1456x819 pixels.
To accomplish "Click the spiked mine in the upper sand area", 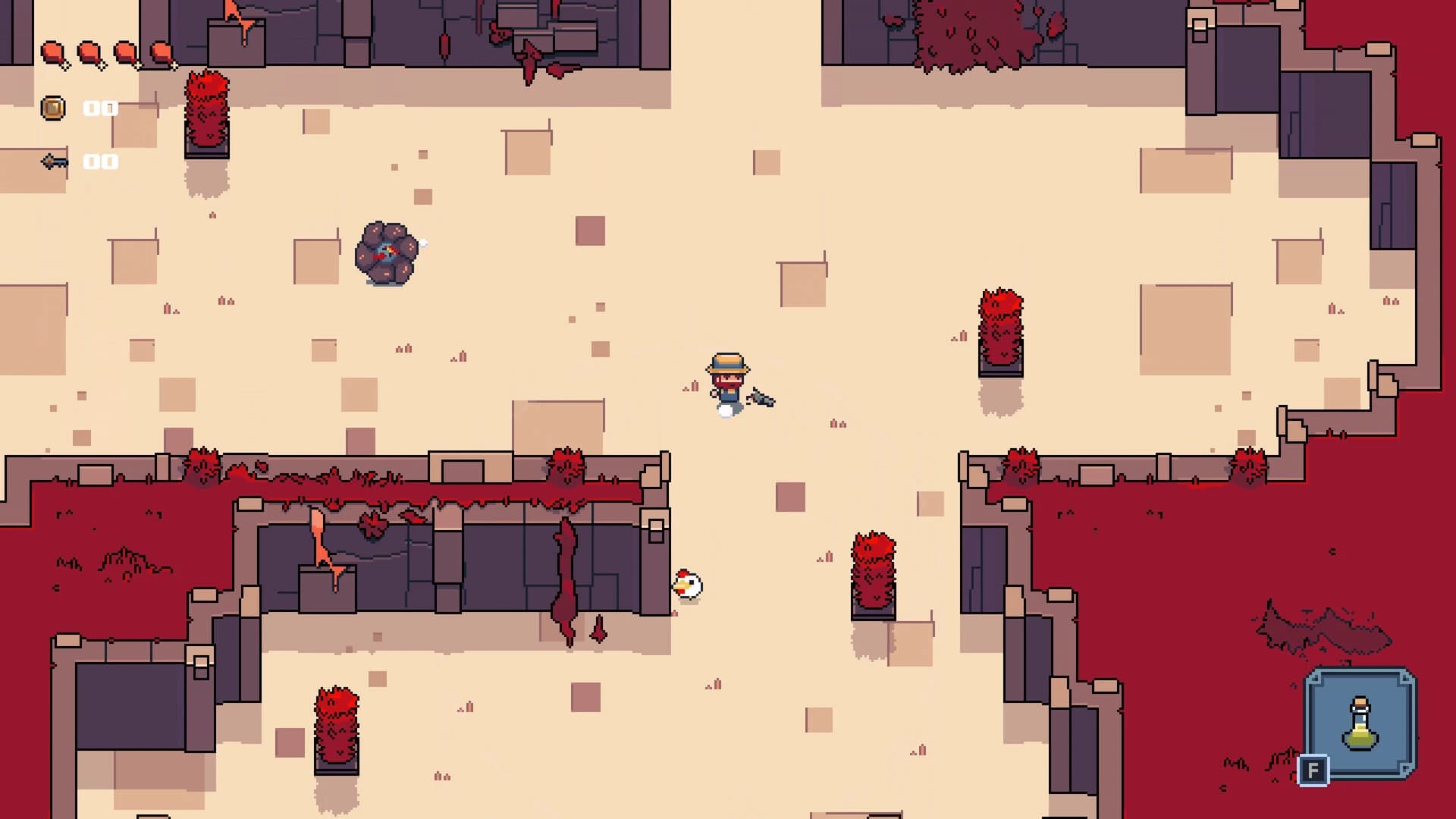I will click(387, 253).
